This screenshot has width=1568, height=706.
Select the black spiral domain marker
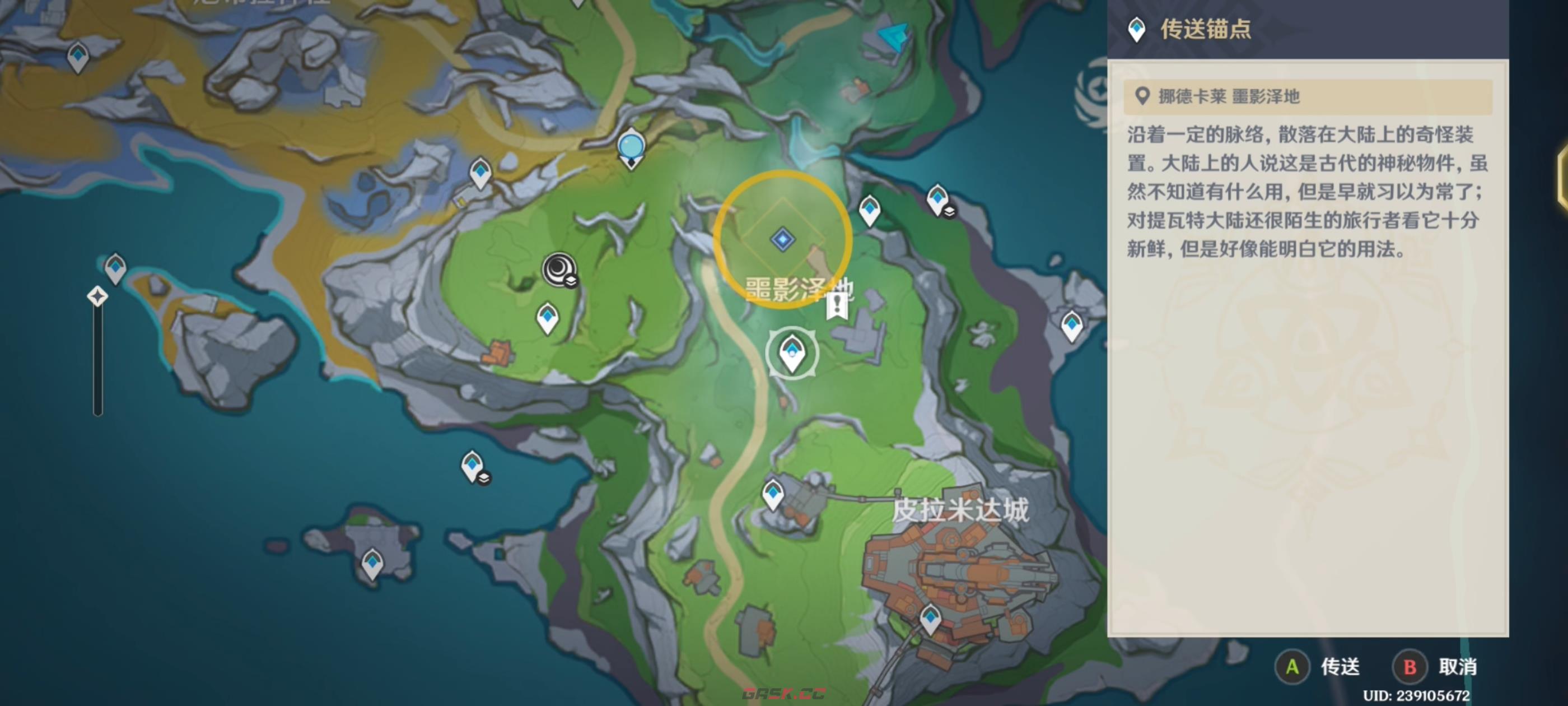559,268
